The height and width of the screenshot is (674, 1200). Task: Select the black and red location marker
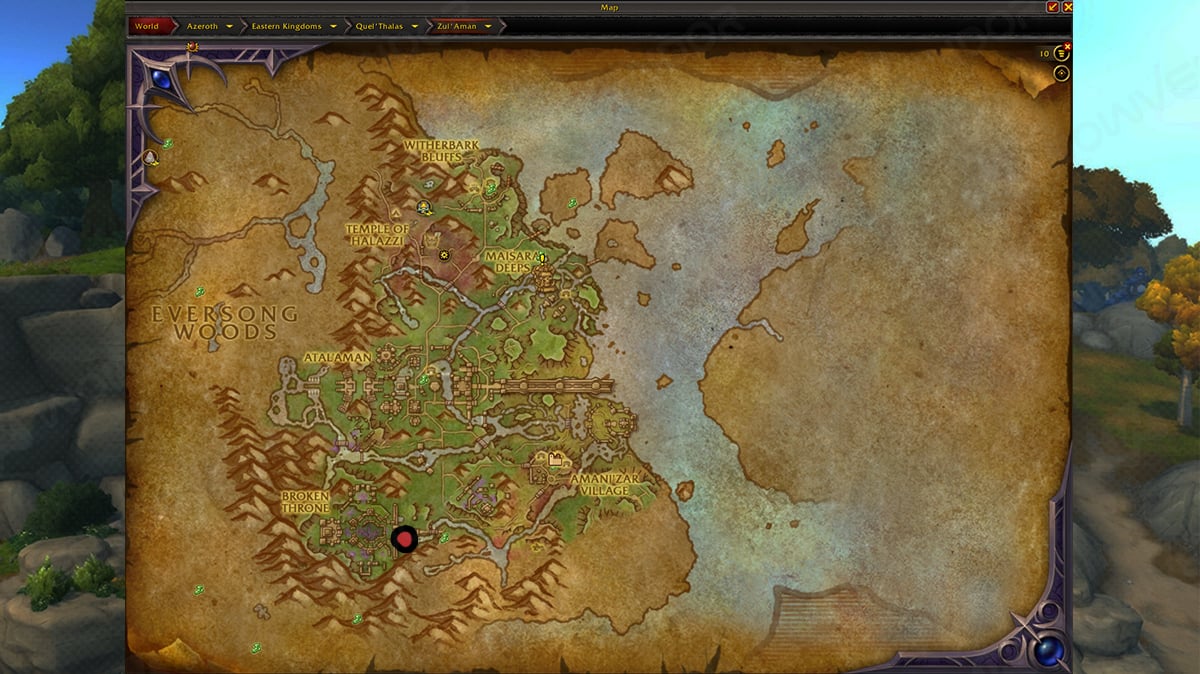[x=404, y=539]
